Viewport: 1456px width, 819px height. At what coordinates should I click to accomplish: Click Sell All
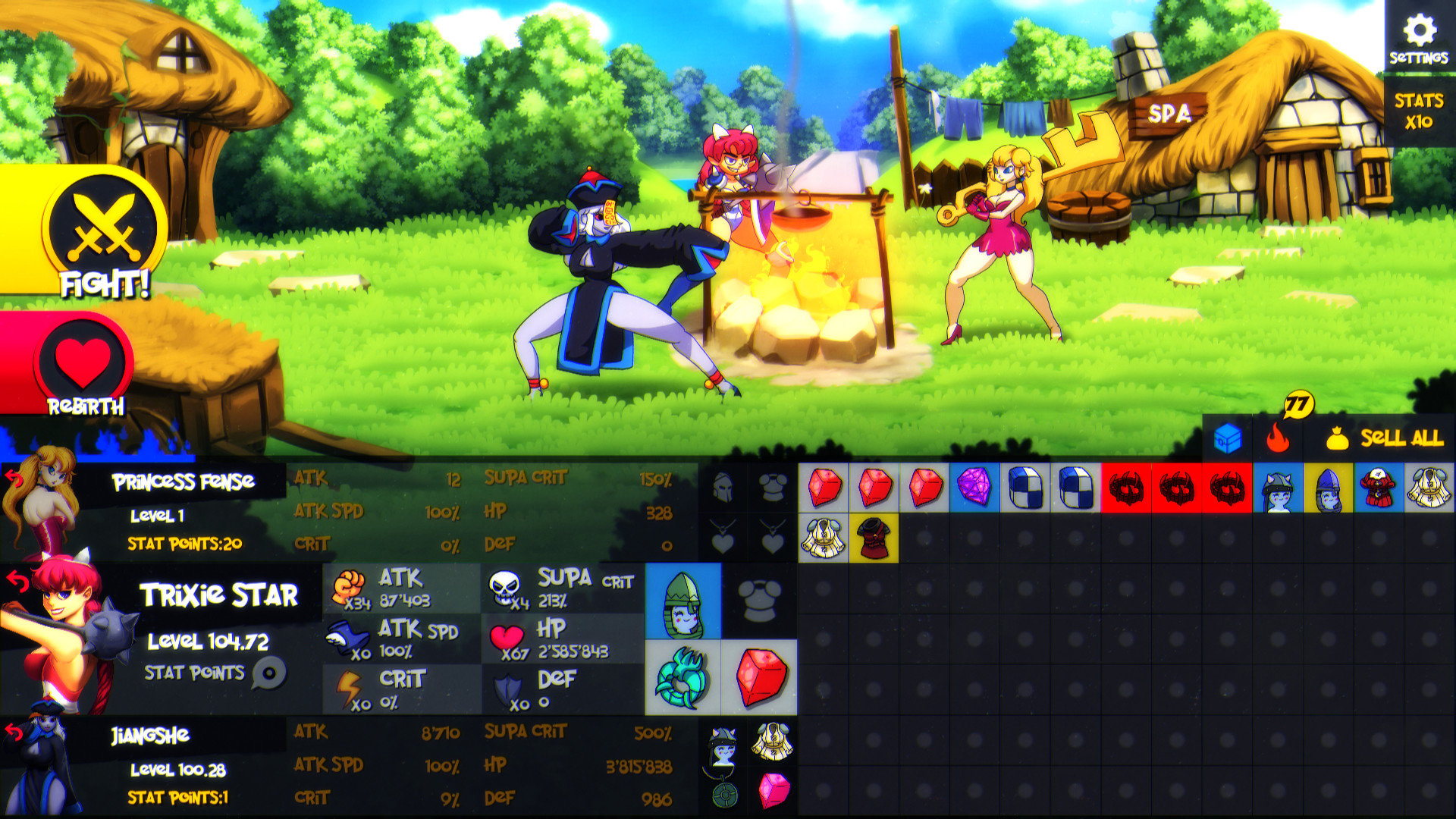(1393, 438)
